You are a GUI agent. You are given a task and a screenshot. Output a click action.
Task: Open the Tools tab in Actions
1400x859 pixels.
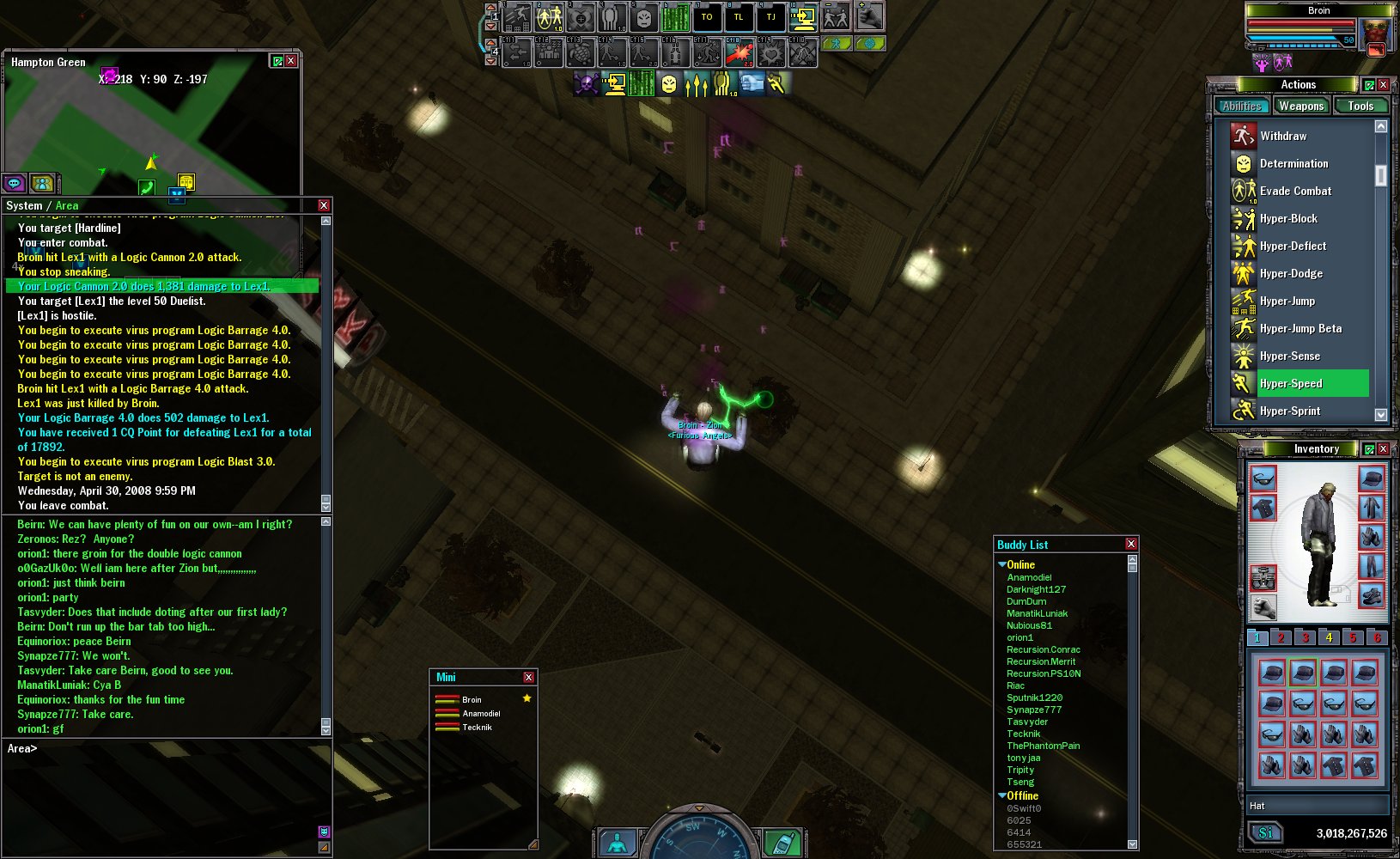[1360, 107]
